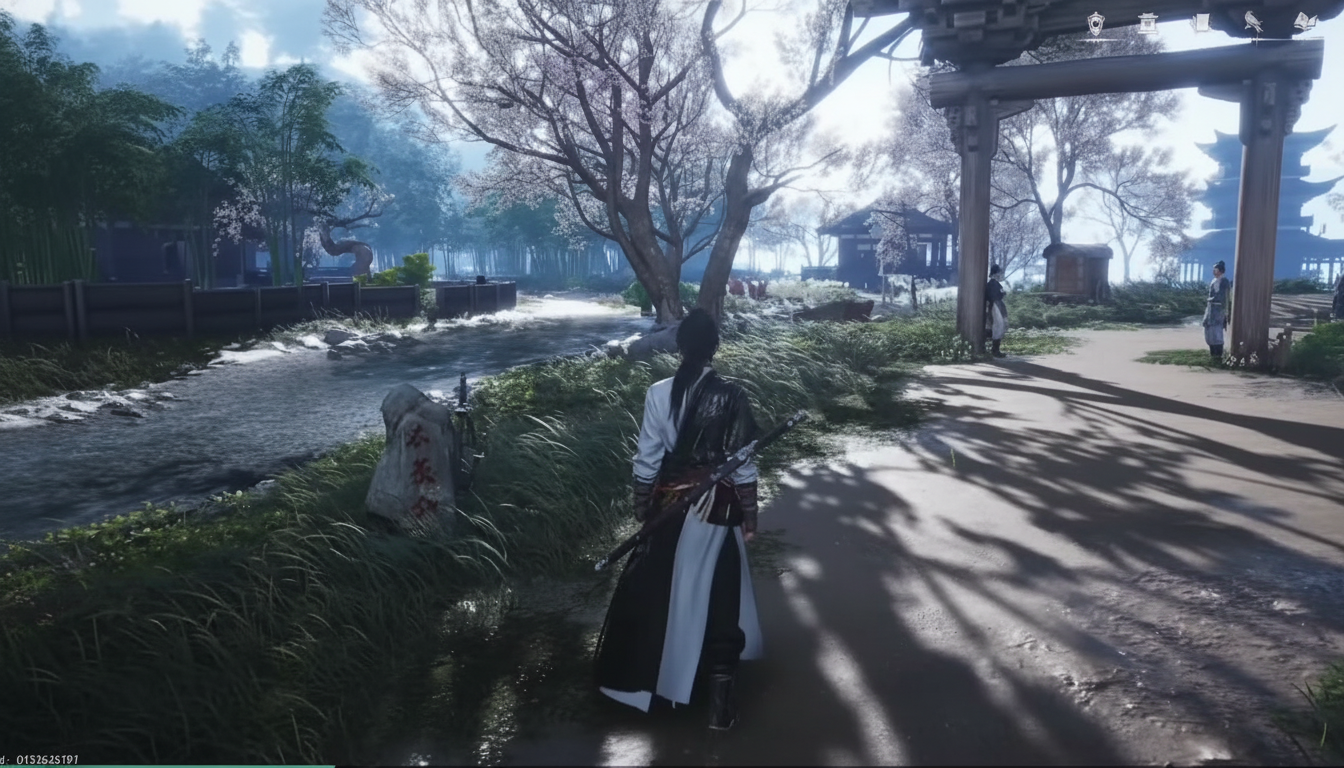Viewport: 1344px width, 768px height.
Task: Open the scroll page icon
Action: point(1201,23)
